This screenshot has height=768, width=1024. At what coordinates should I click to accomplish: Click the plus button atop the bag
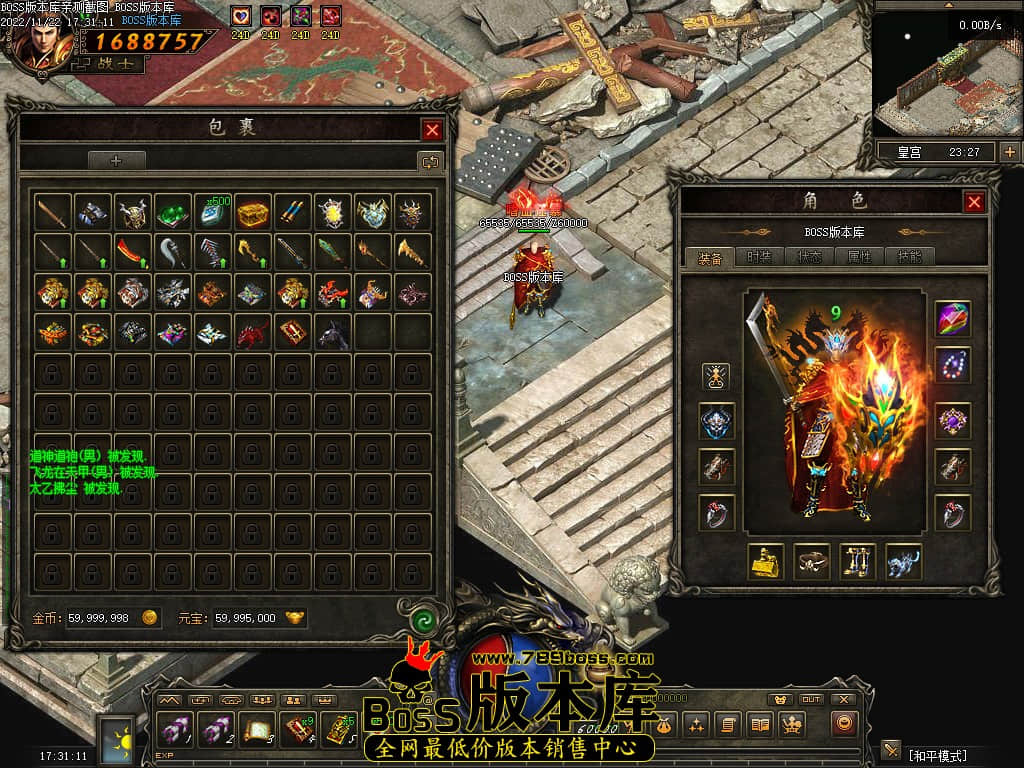(116, 160)
